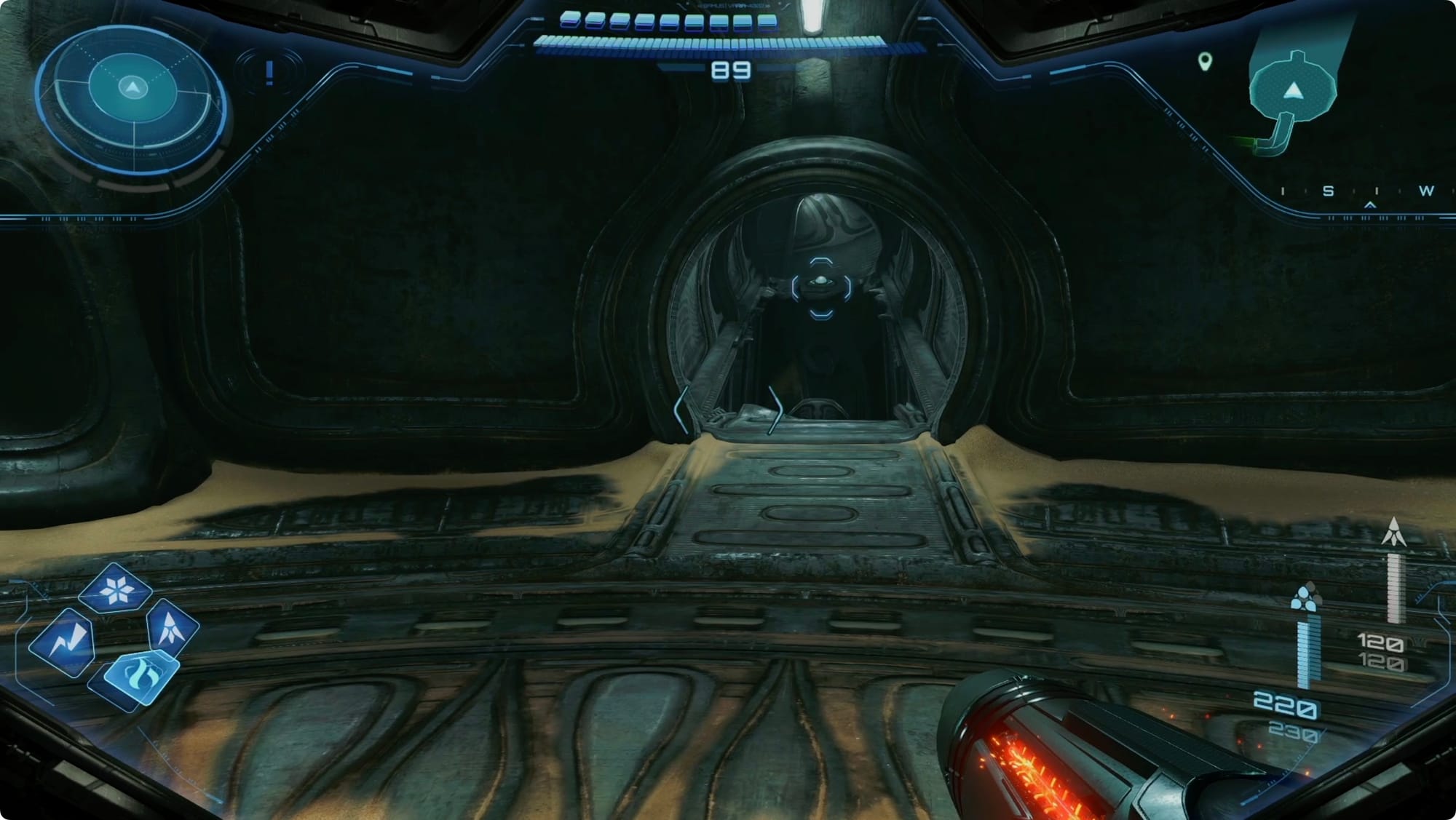Screen dimensions: 1456x820
Task: Click the circular enemy radar
Action: [x=132, y=107]
